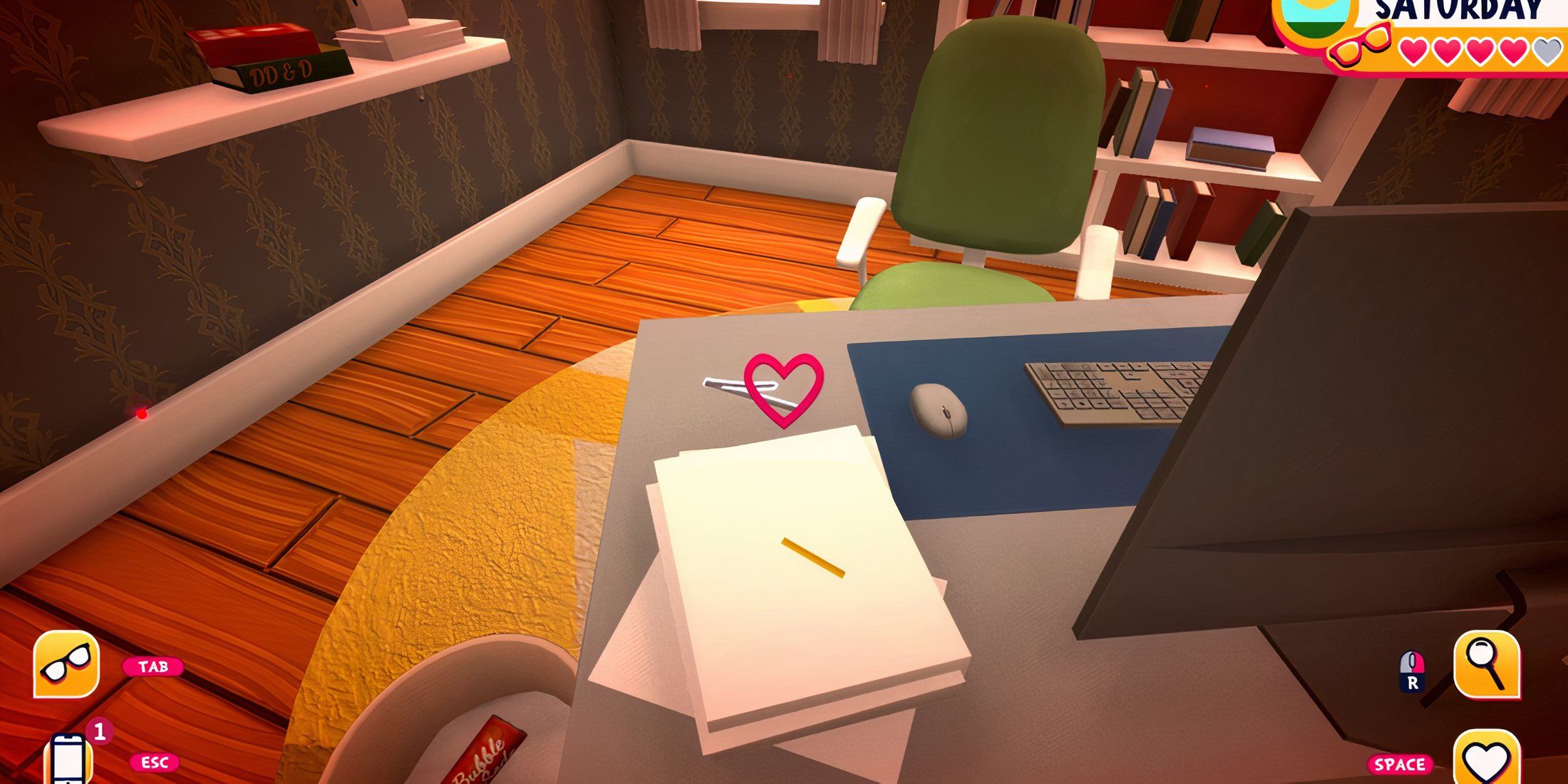Select the heart marker over the paperclip
This screenshot has height=784, width=1568.
[783, 388]
